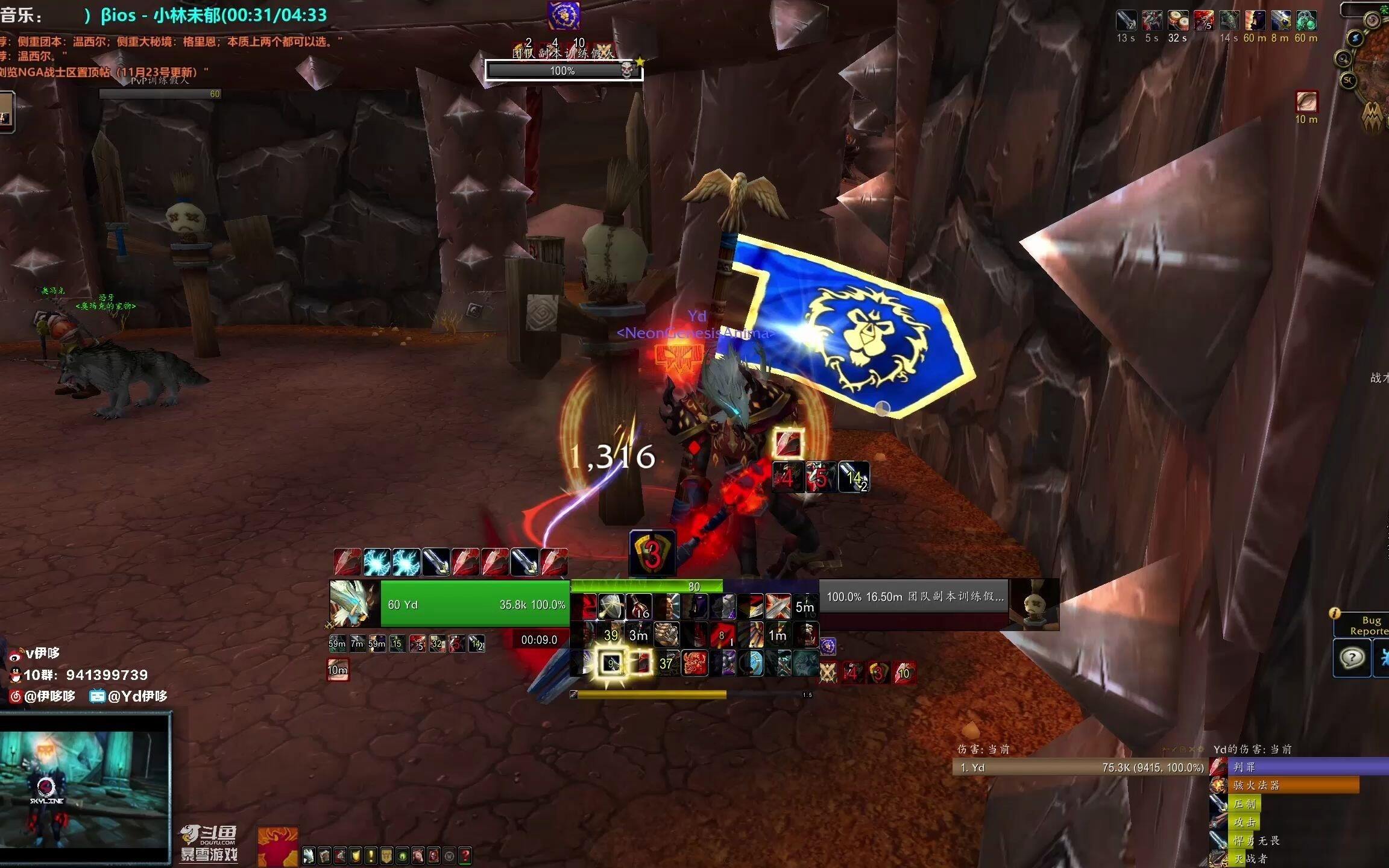
Task: Activate the clenched gauntlet fist ability
Action: (666, 635)
